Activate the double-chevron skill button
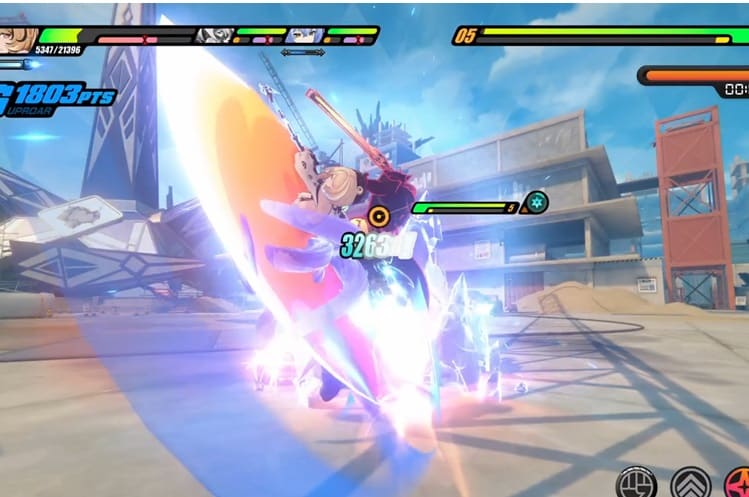The height and width of the screenshot is (497, 749). point(690,484)
